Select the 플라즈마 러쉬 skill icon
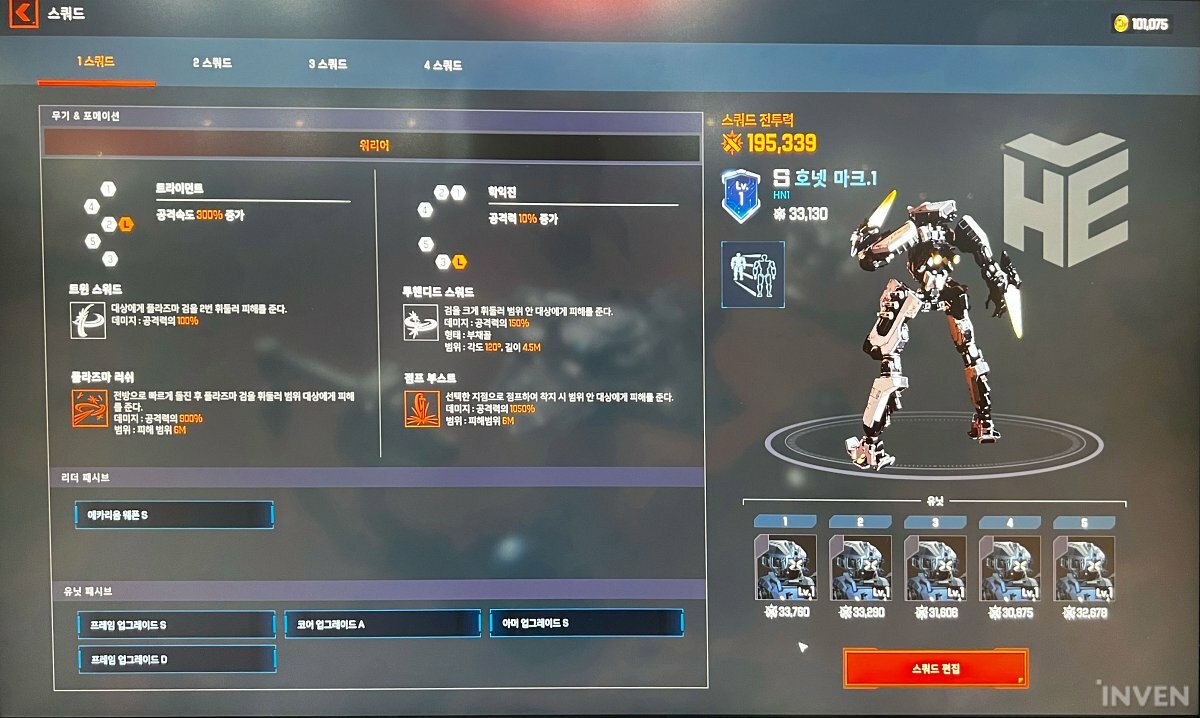 point(89,409)
